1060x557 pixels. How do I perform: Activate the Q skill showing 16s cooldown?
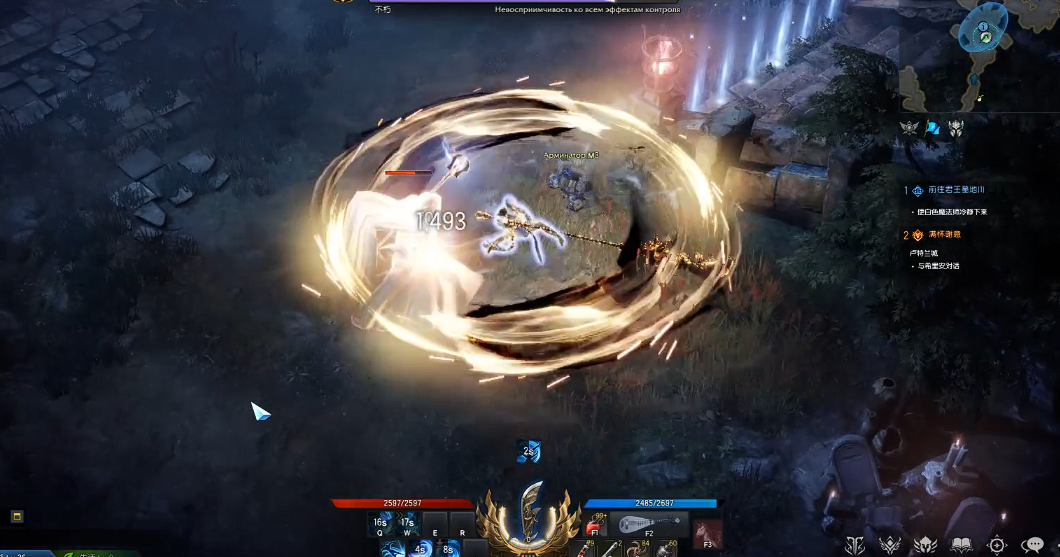pos(380,523)
